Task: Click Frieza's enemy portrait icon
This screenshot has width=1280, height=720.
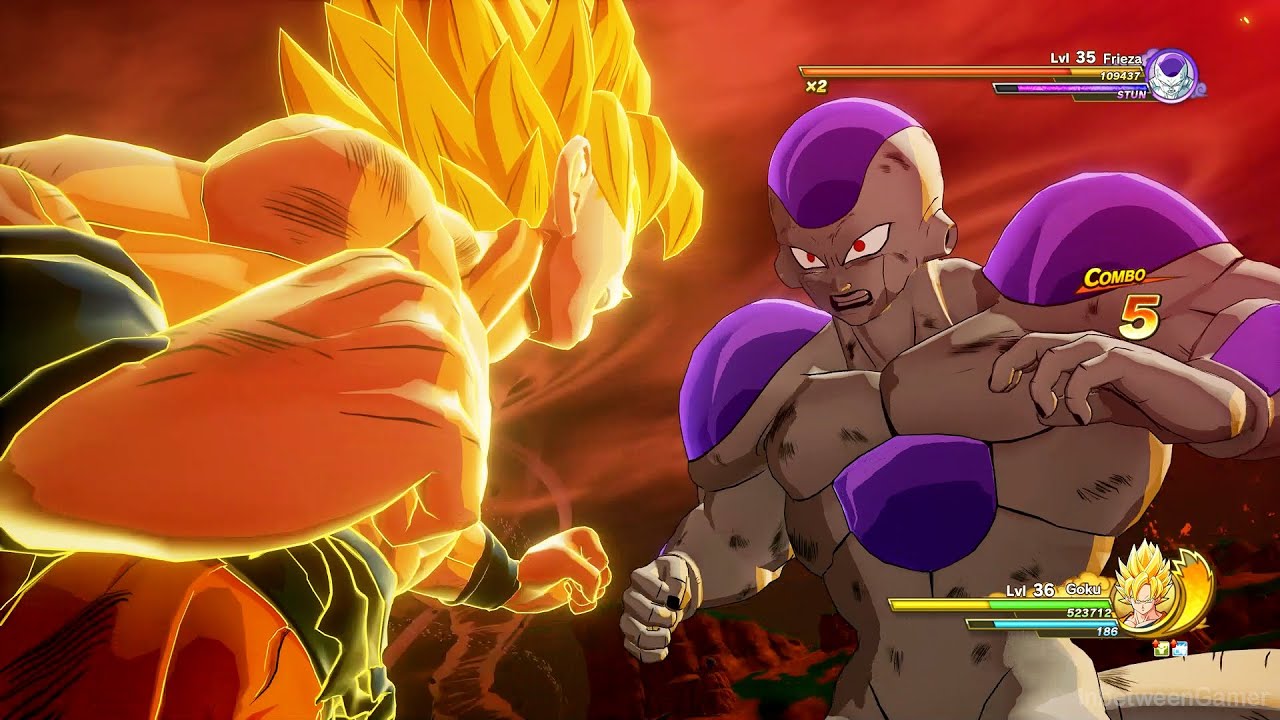Action: (x=1171, y=75)
